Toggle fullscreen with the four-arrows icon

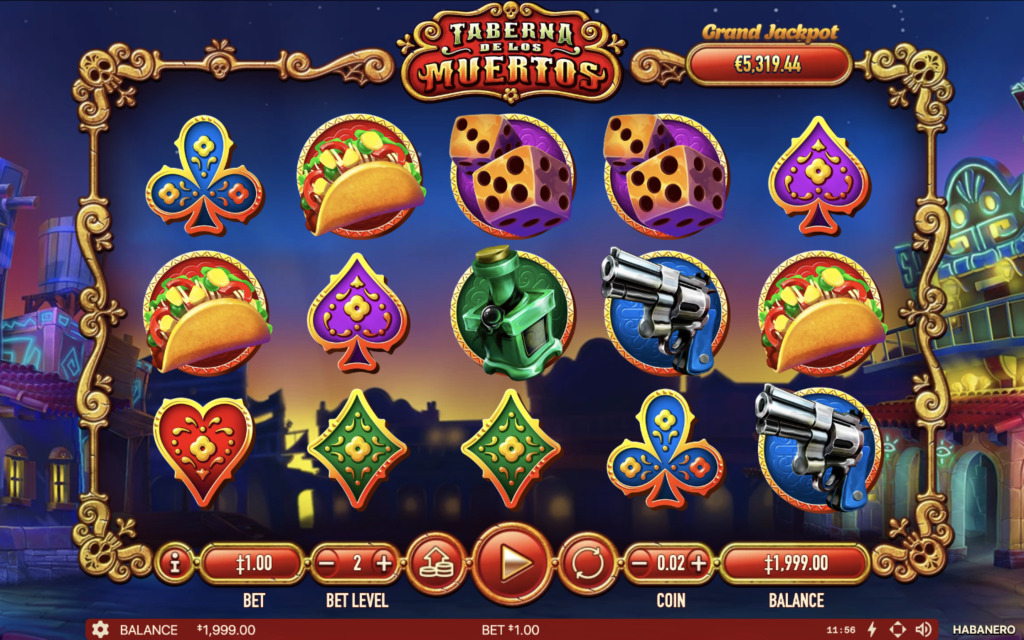pyautogui.click(x=897, y=630)
